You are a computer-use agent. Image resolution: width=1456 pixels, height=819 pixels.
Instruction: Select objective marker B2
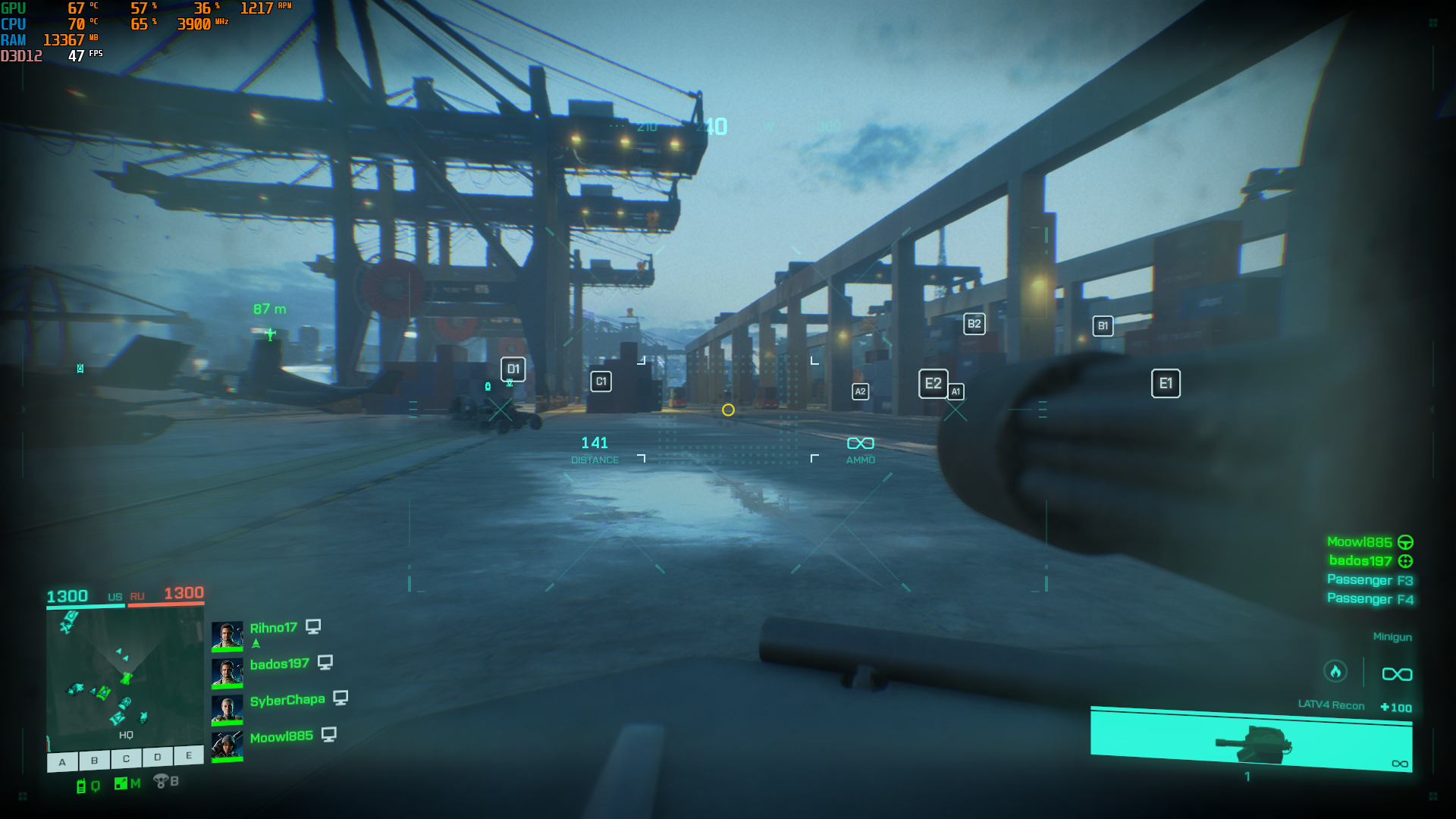(974, 324)
